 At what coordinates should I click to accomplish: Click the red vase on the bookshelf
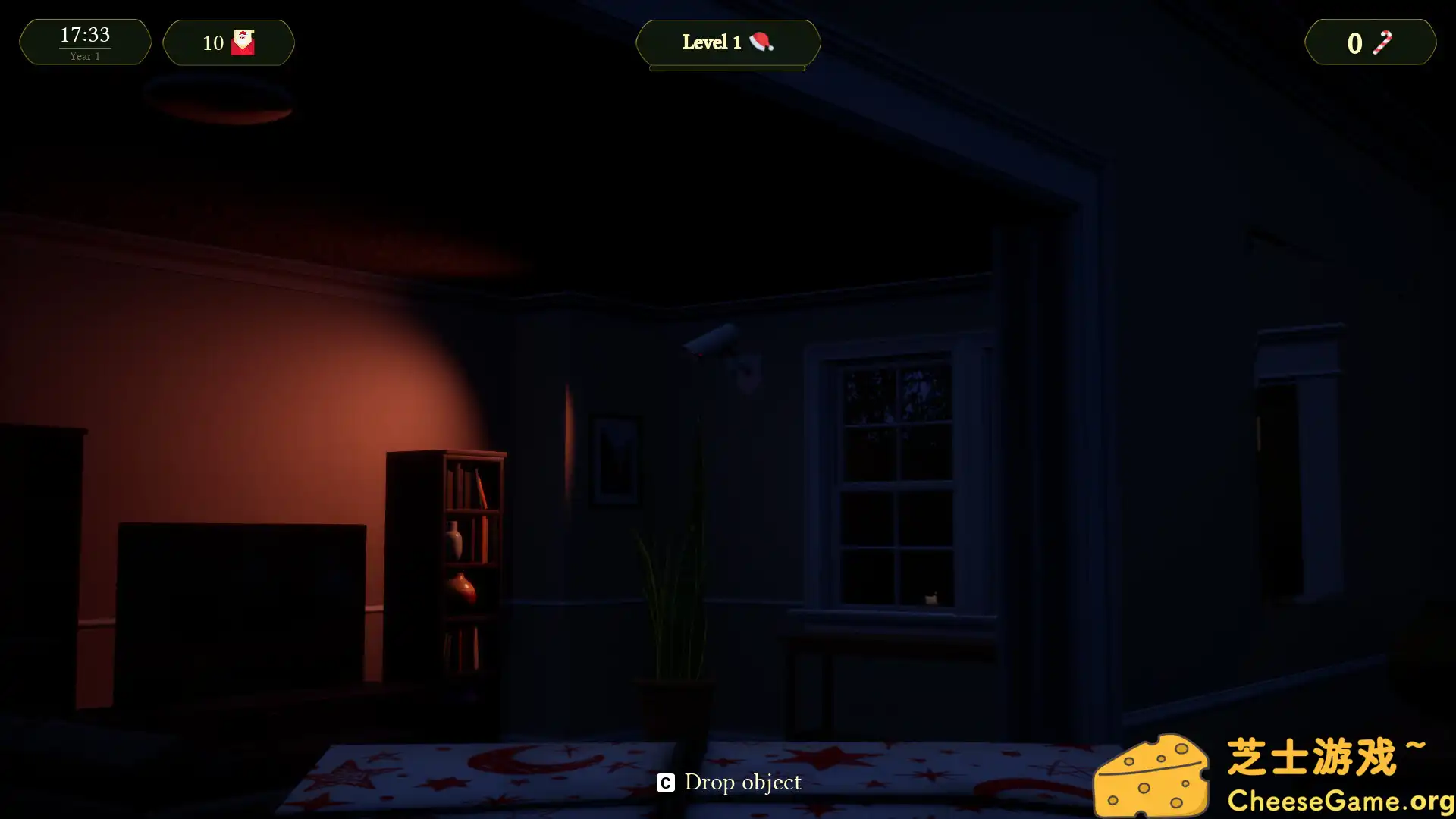tap(462, 588)
